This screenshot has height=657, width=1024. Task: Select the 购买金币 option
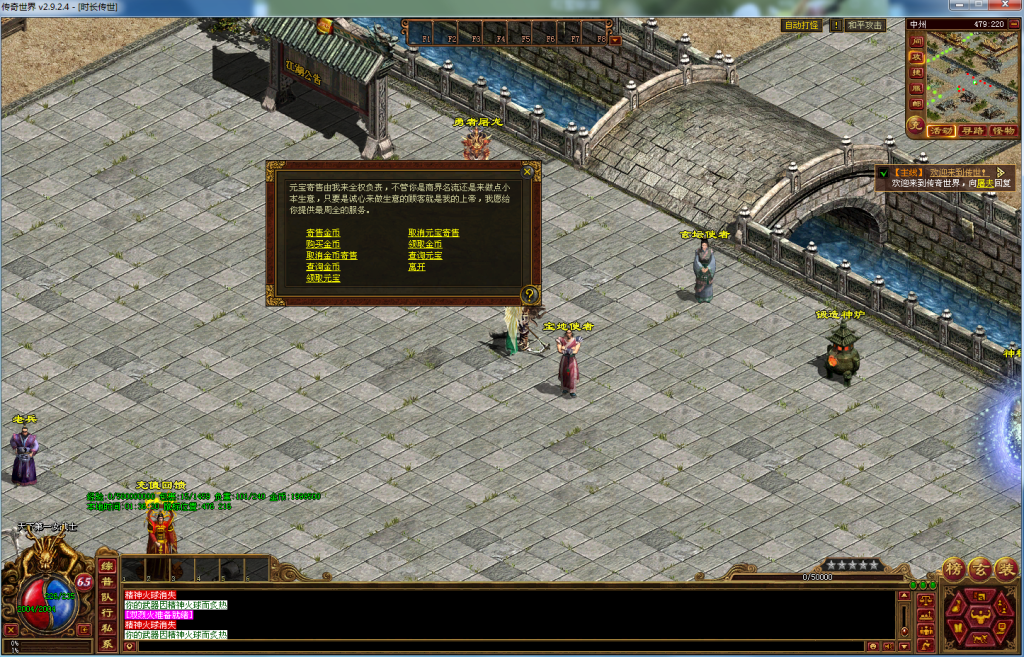(x=323, y=244)
